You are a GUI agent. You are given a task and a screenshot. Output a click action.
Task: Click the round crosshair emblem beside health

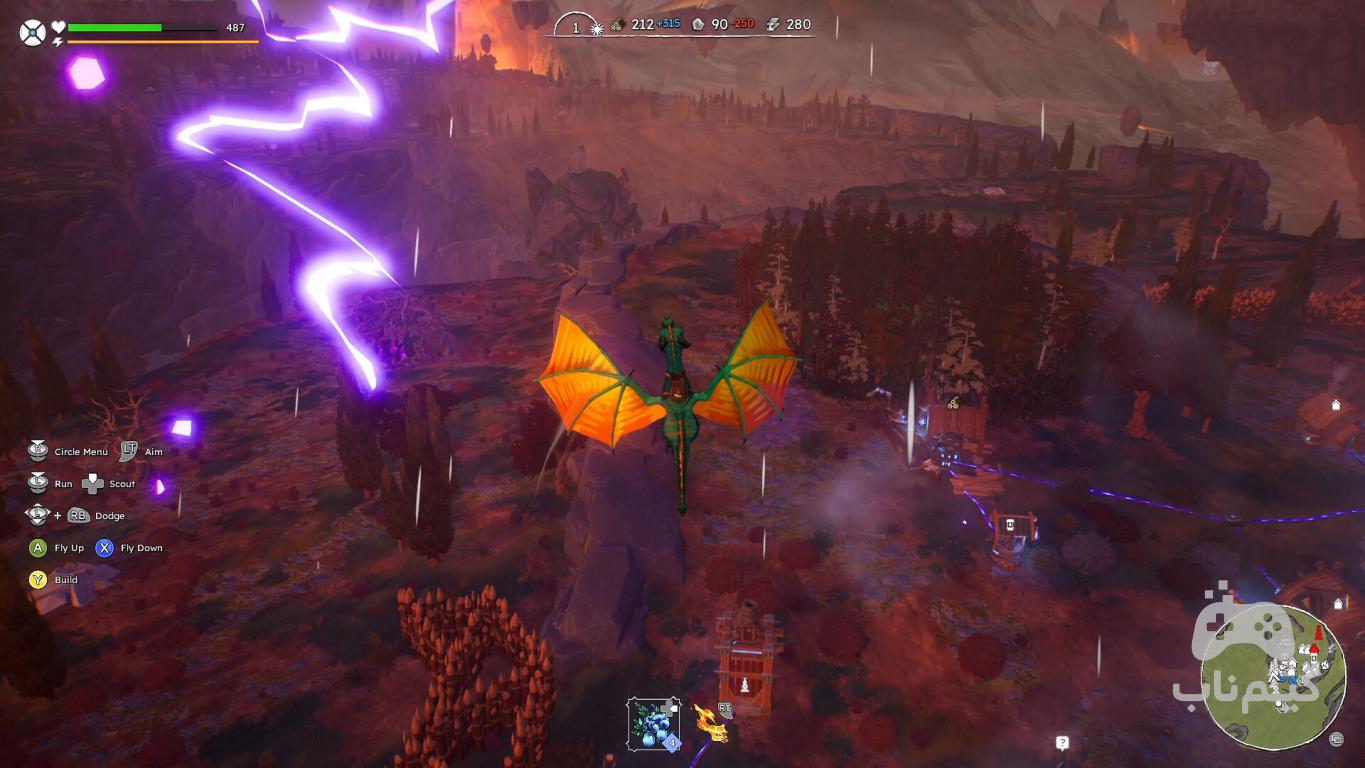(x=32, y=33)
